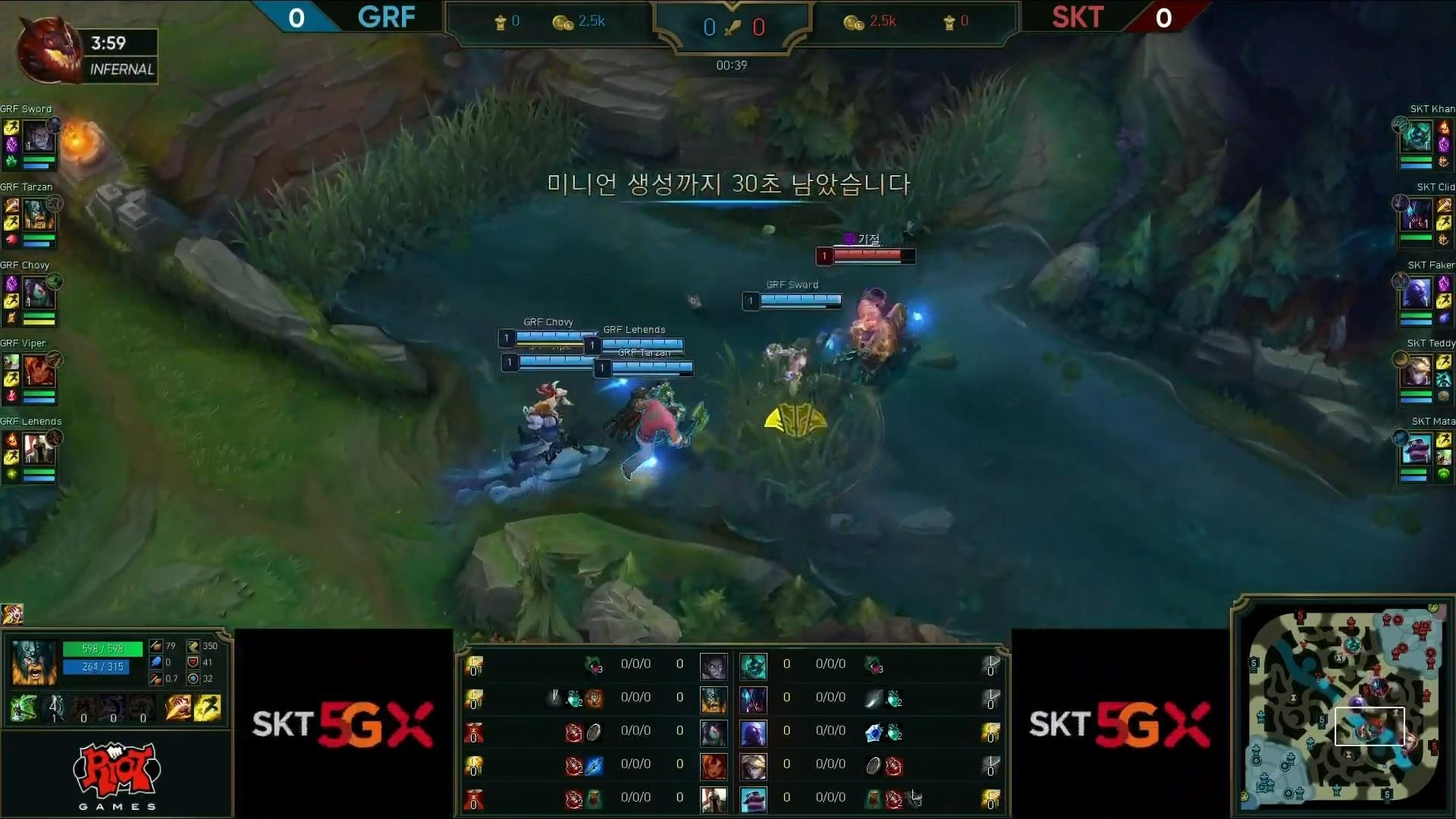The width and height of the screenshot is (1456, 819).
Task: Click the movement speed boot icon showing 350
Action: (193, 646)
